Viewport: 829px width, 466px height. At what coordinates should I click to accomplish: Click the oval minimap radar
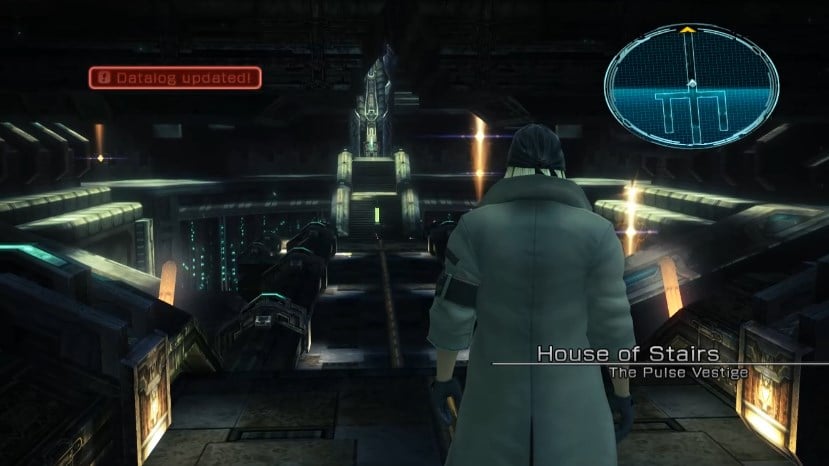[x=691, y=87]
